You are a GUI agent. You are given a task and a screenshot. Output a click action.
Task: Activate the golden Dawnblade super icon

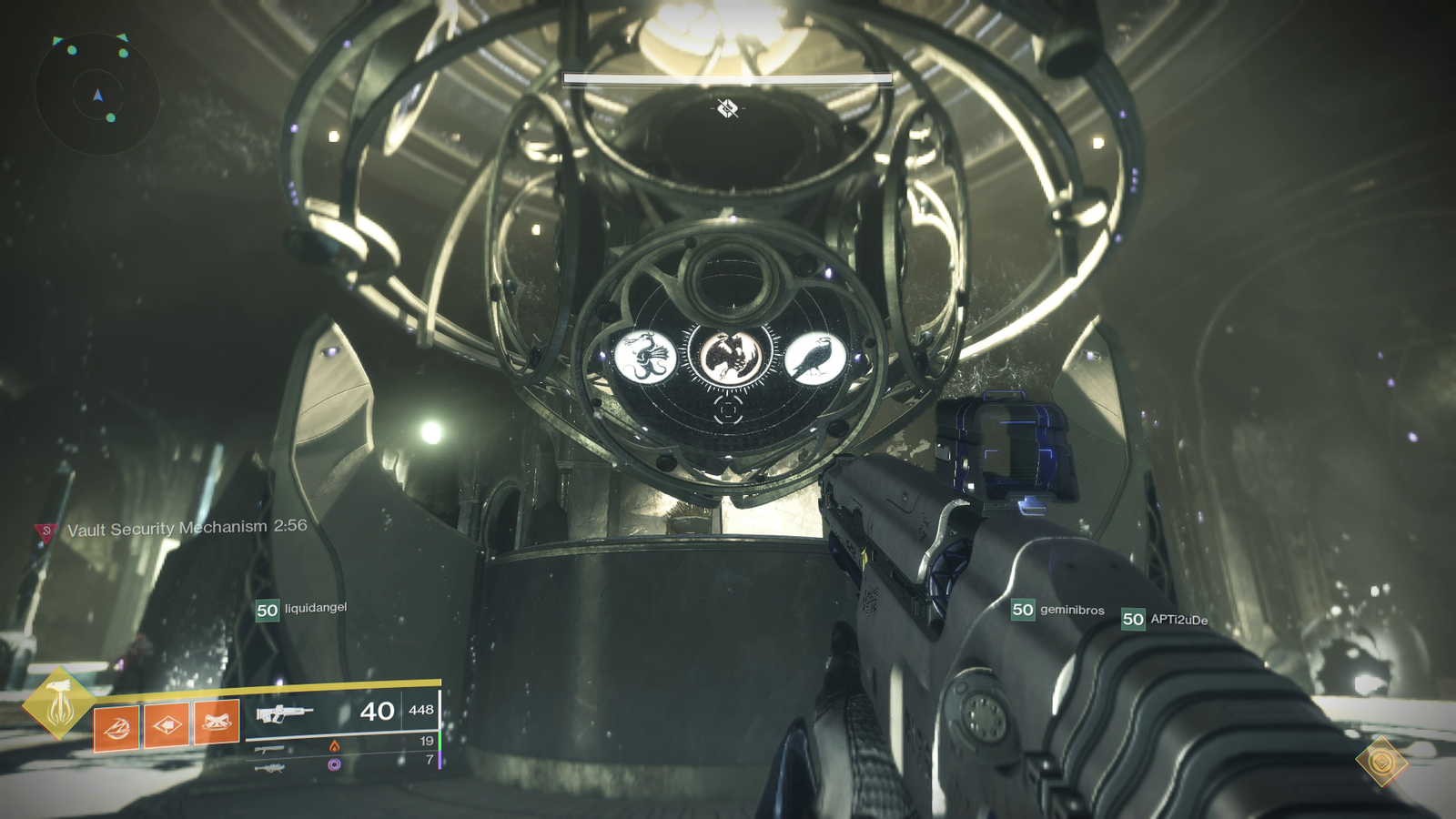[x=59, y=703]
